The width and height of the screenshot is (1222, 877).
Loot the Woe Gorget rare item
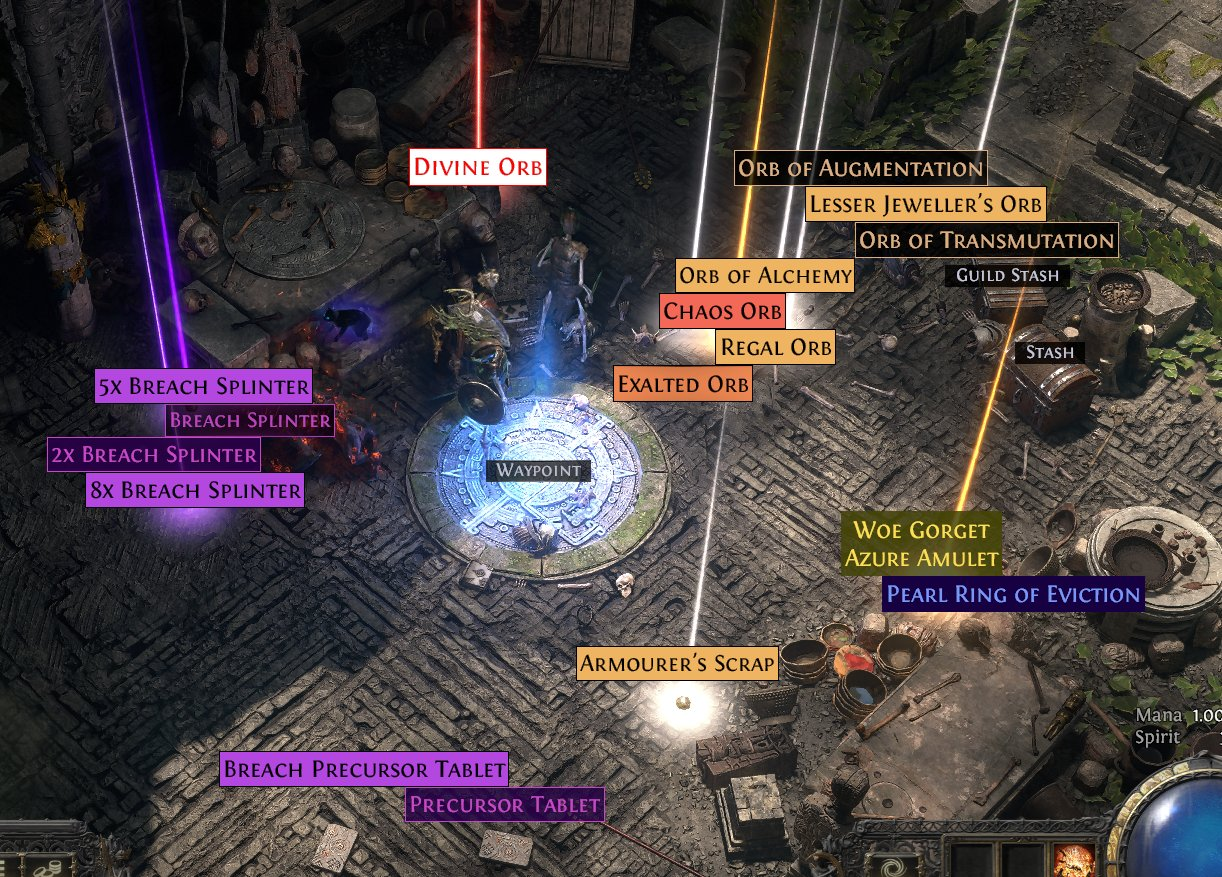921,531
